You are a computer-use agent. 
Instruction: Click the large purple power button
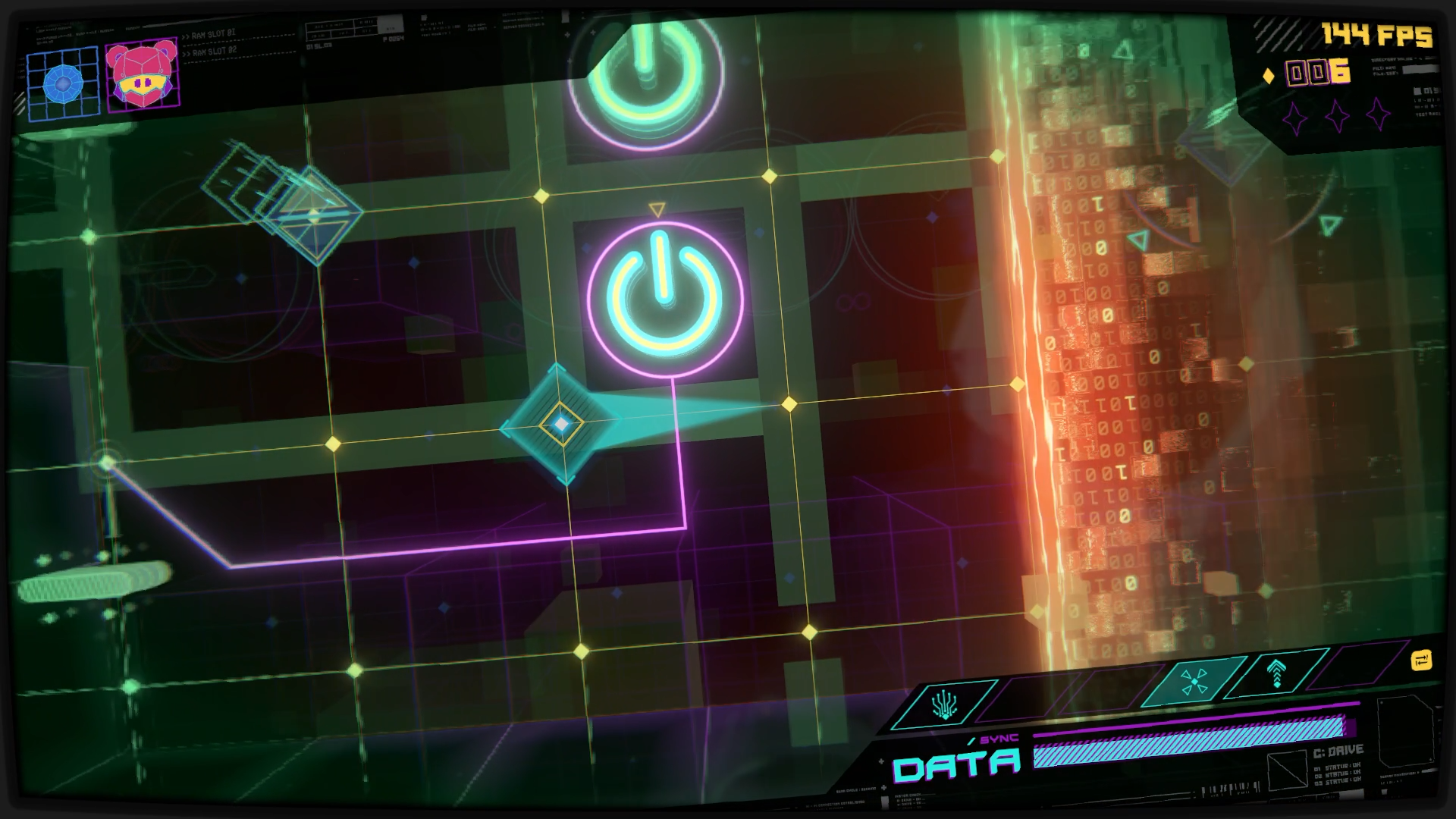pos(664,296)
